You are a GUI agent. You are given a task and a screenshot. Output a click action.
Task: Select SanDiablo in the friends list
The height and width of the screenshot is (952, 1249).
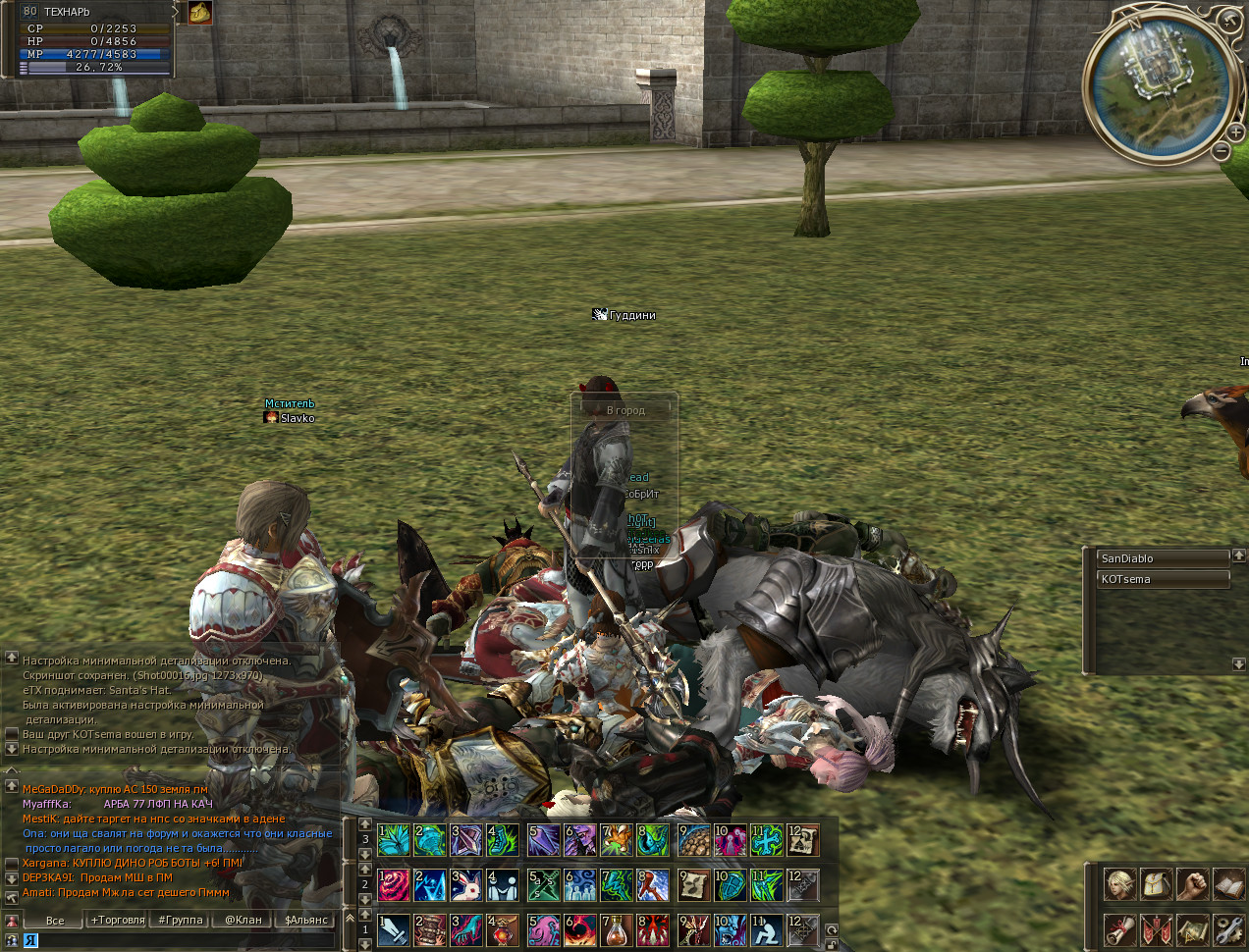(1163, 558)
